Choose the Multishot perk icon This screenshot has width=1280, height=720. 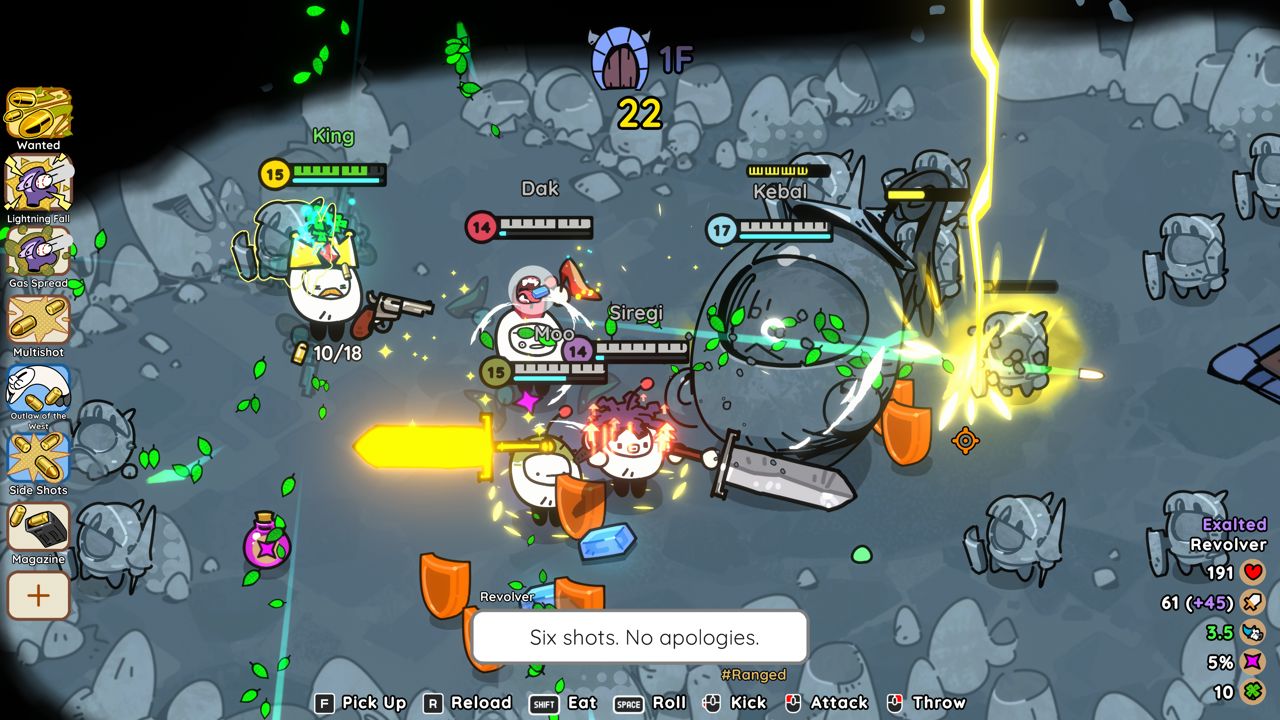[39, 320]
